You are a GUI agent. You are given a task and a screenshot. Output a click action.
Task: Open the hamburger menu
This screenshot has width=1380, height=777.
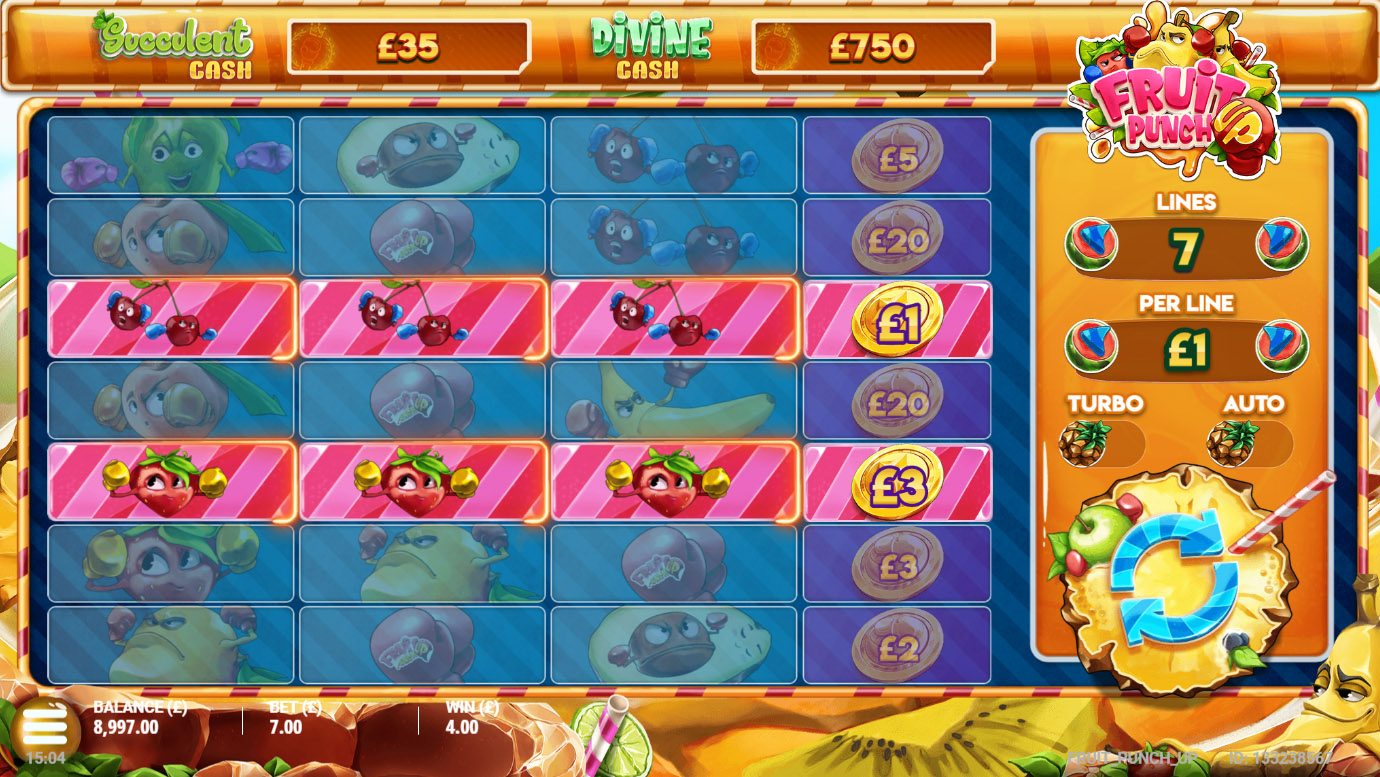(x=43, y=722)
